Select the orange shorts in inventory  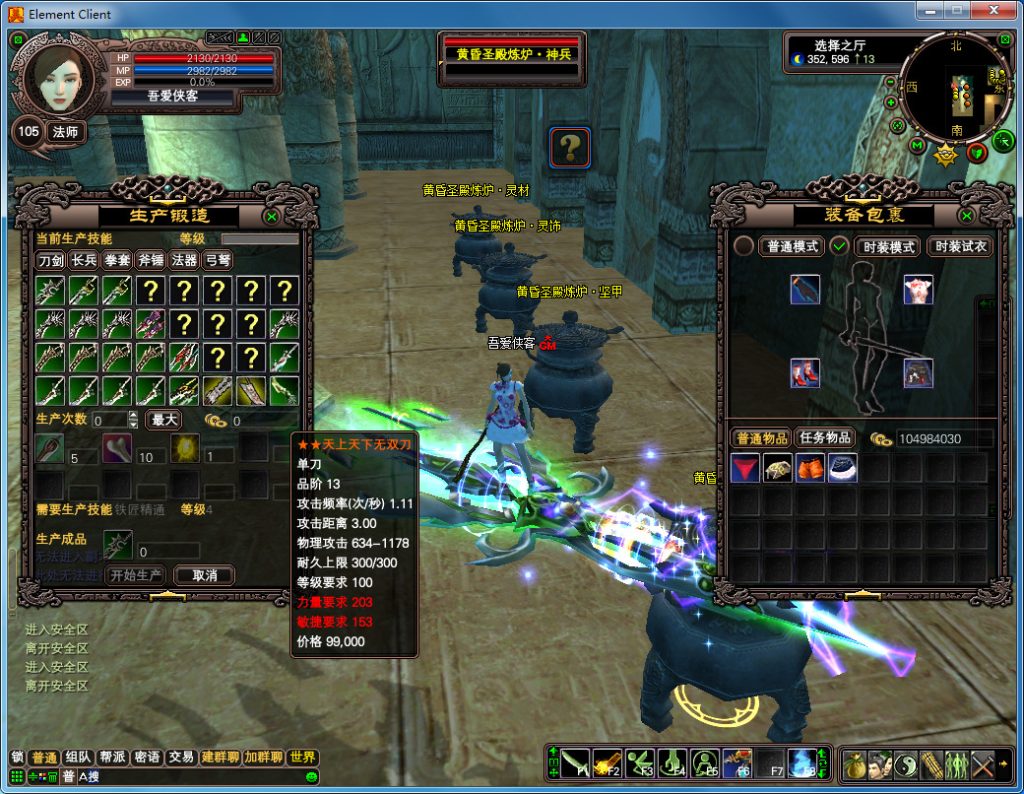810,469
